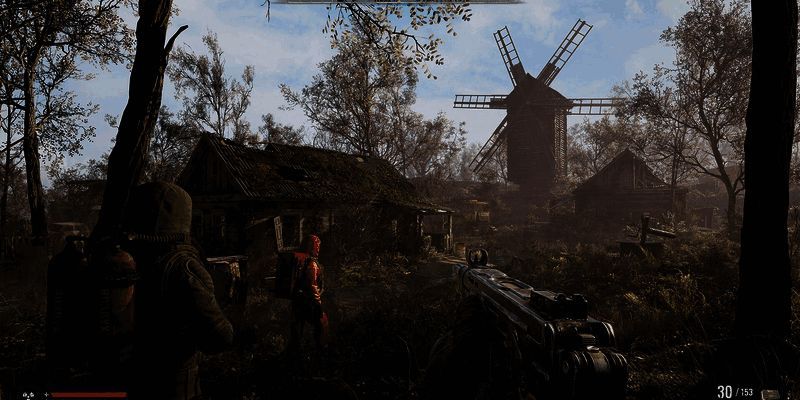Image resolution: width=800 pixels, height=400 pixels.
Task: Select the ammo type icon beside the ammo count
Action: pos(770,394)
